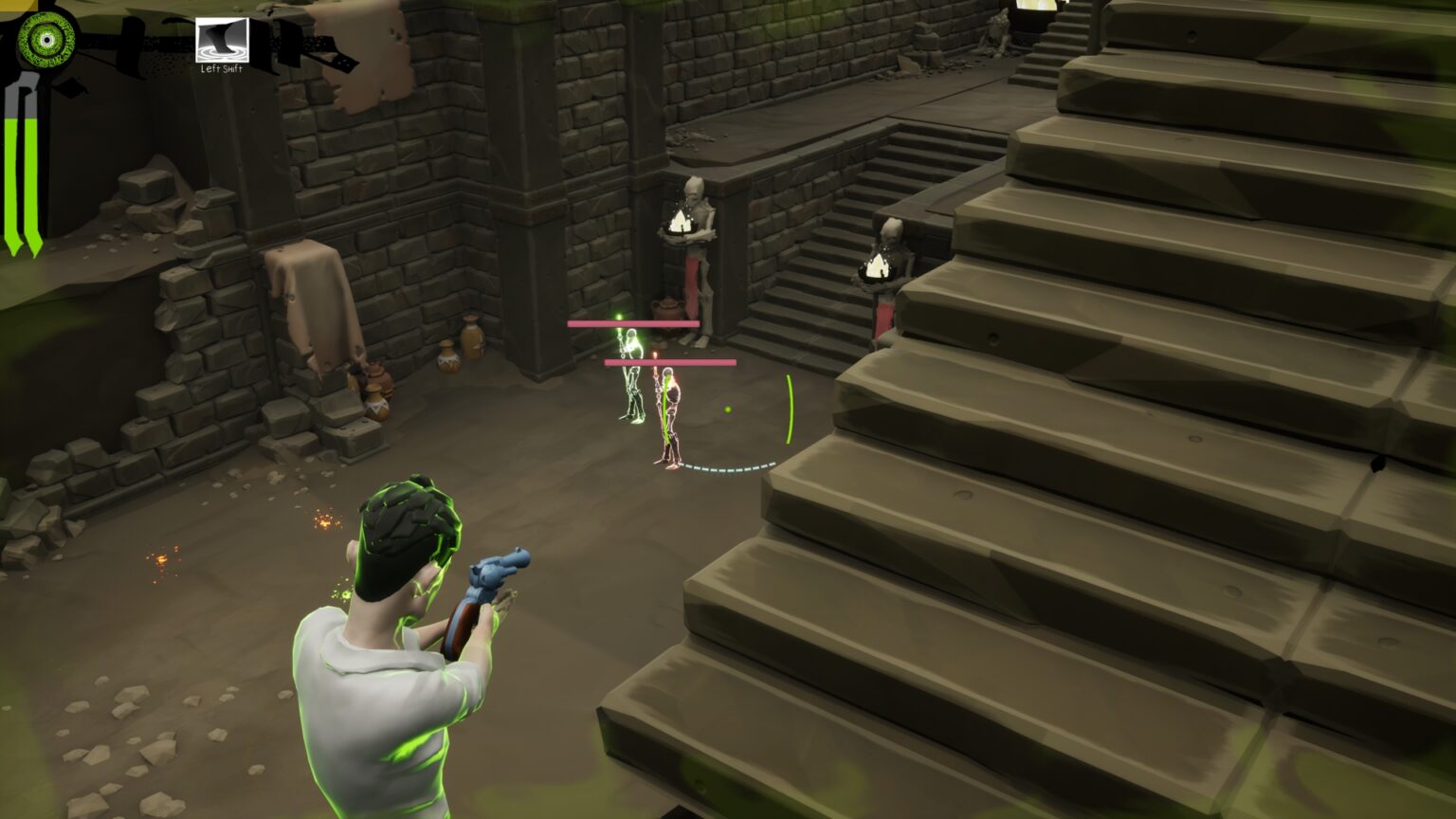Viewport: 1456px width, 819px height.
Task: Click the green eye emblem
Action: pyautogui.click(x=45, y=38)
